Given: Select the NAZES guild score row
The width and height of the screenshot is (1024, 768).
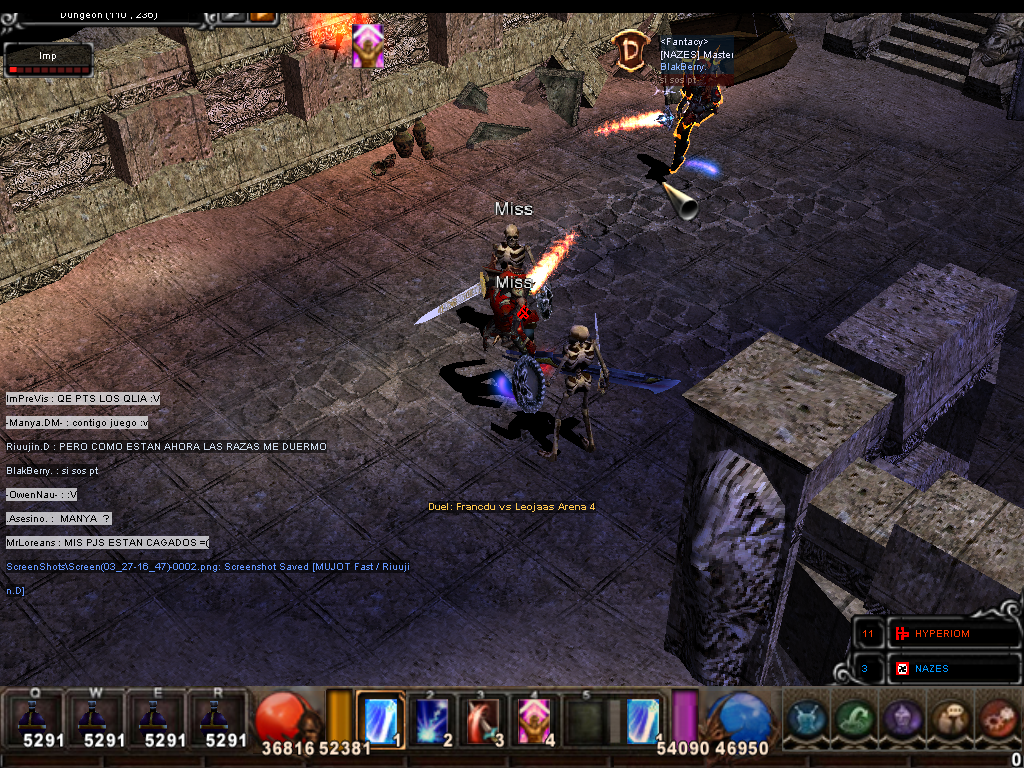Looking at the screenshot, I should 953,668.
